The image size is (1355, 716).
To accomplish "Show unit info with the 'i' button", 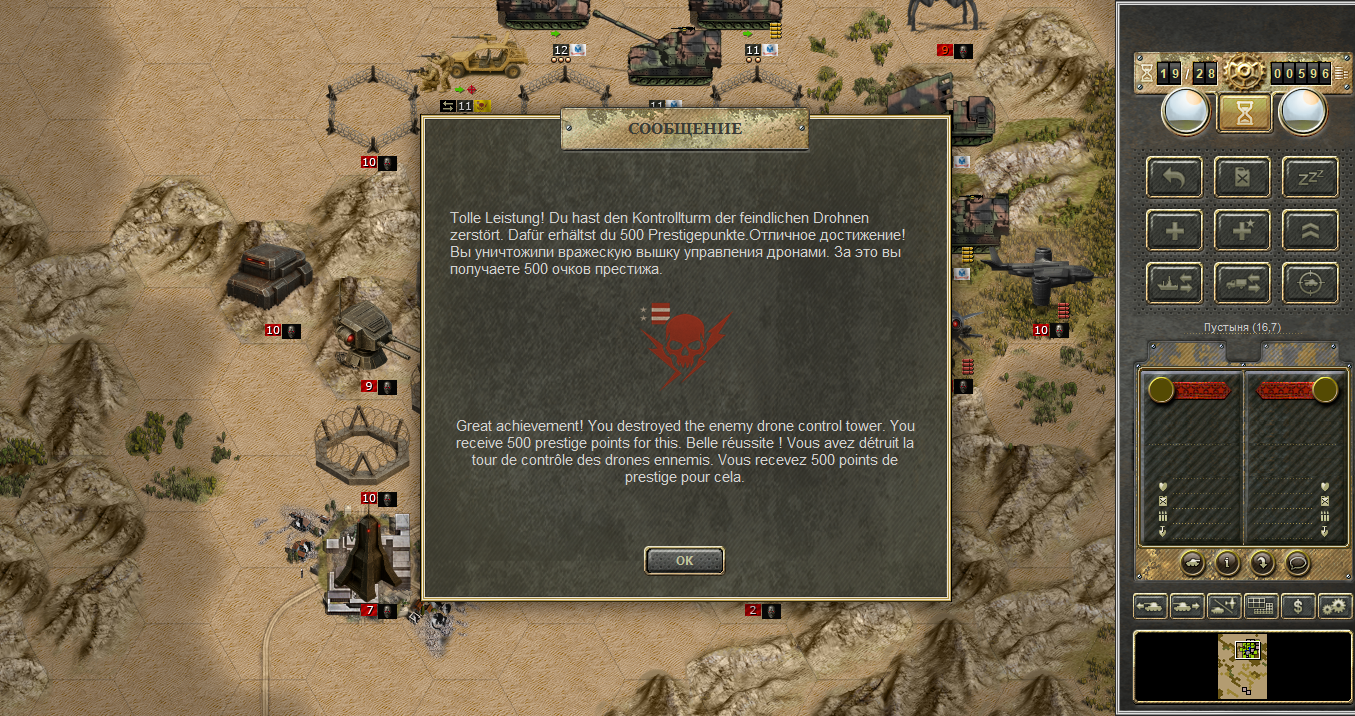I will tap(1227, 563).
